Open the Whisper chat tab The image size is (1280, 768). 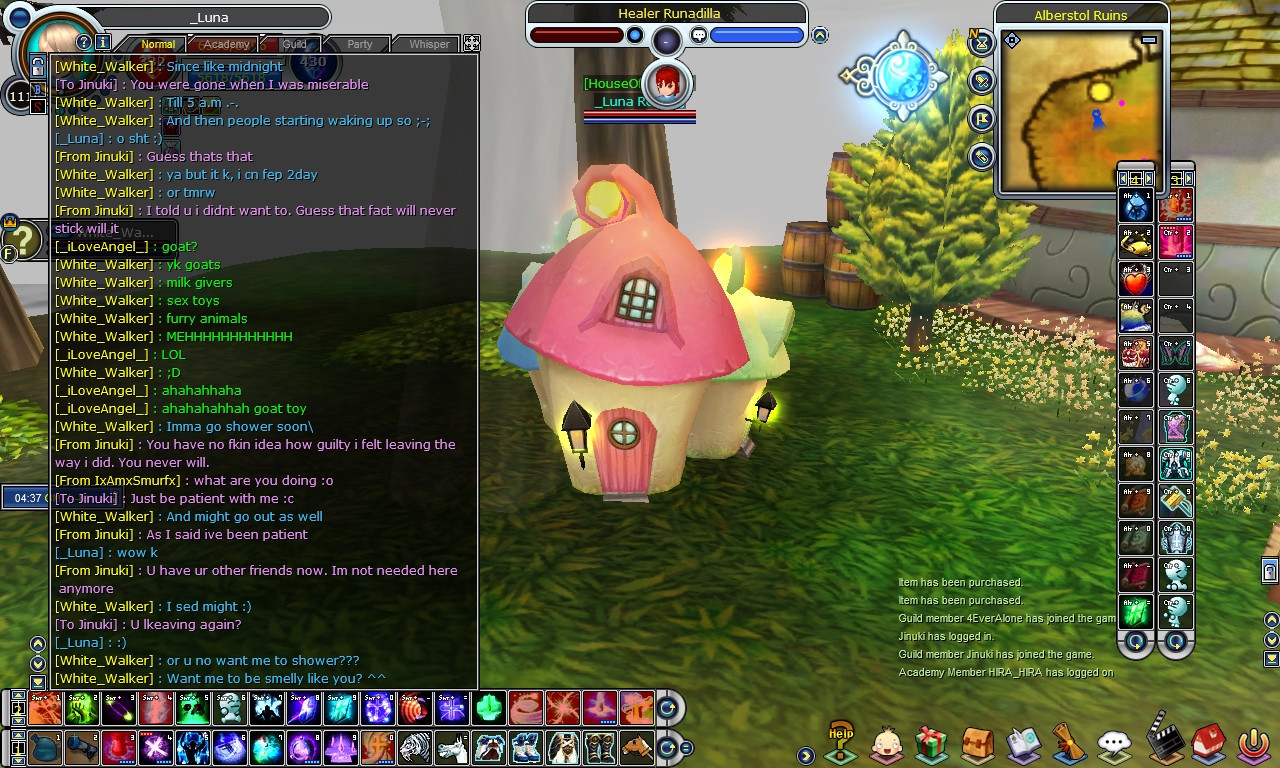(429, 44)
